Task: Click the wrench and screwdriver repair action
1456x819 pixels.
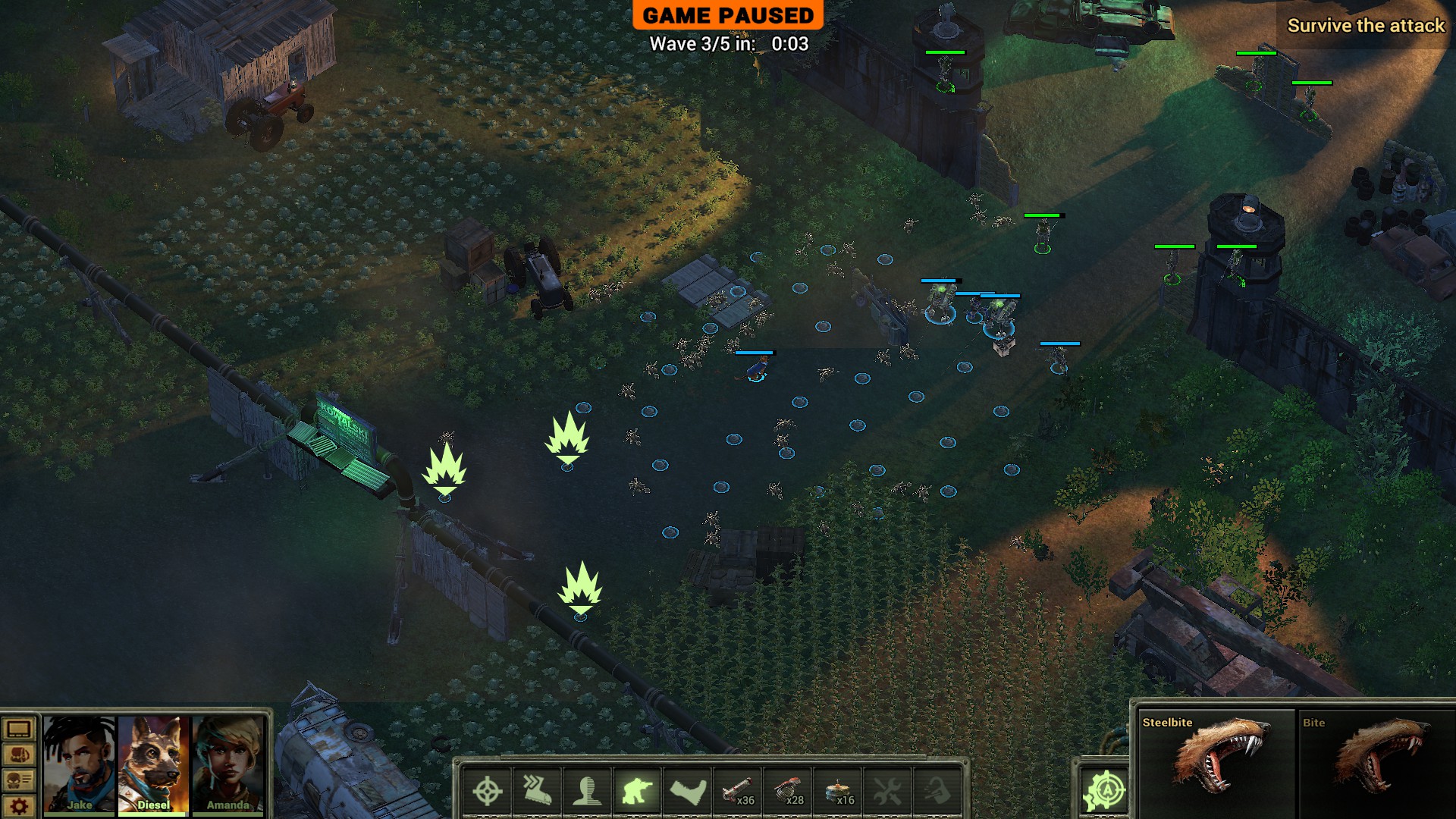Action: click(x=888, y=792)
